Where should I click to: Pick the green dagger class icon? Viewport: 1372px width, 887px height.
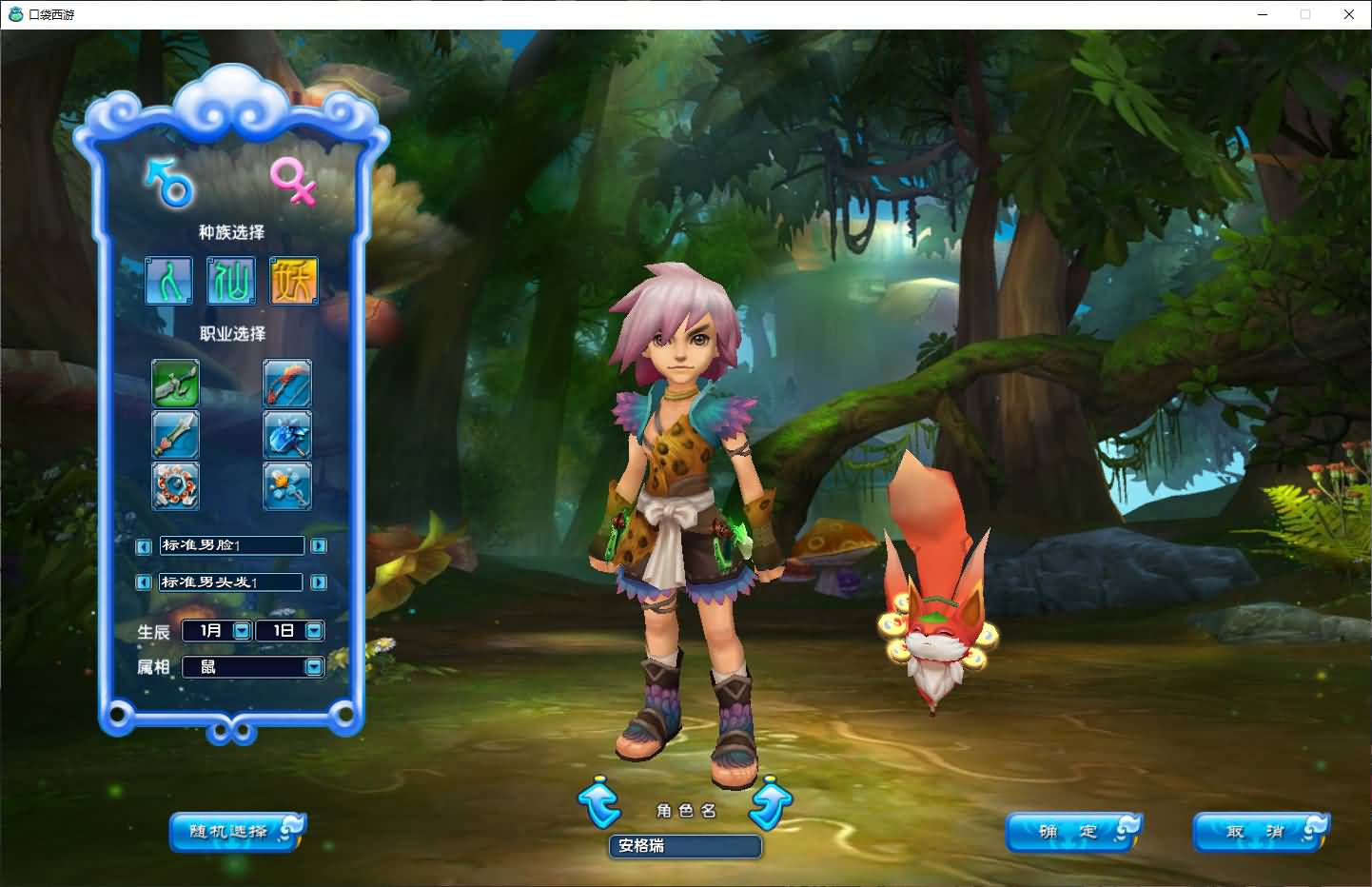(x=176, y=383)
